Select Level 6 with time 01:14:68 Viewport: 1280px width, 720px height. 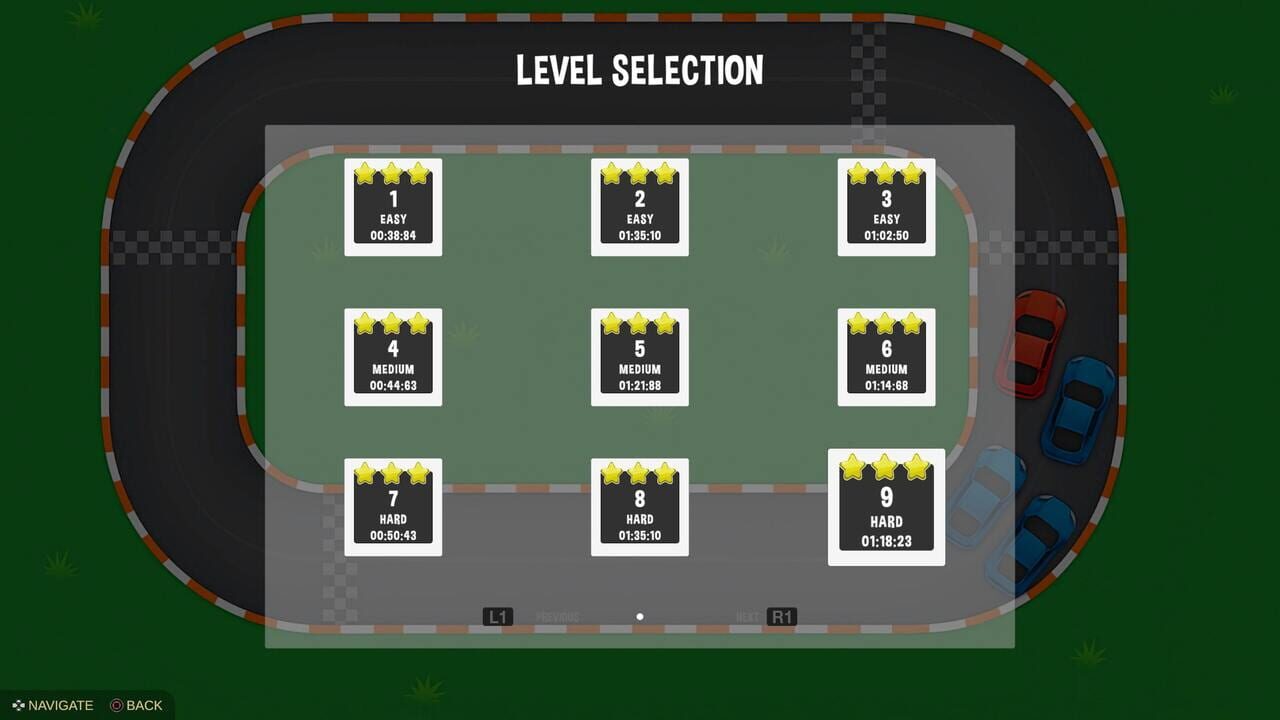click(x=886, y=356)
